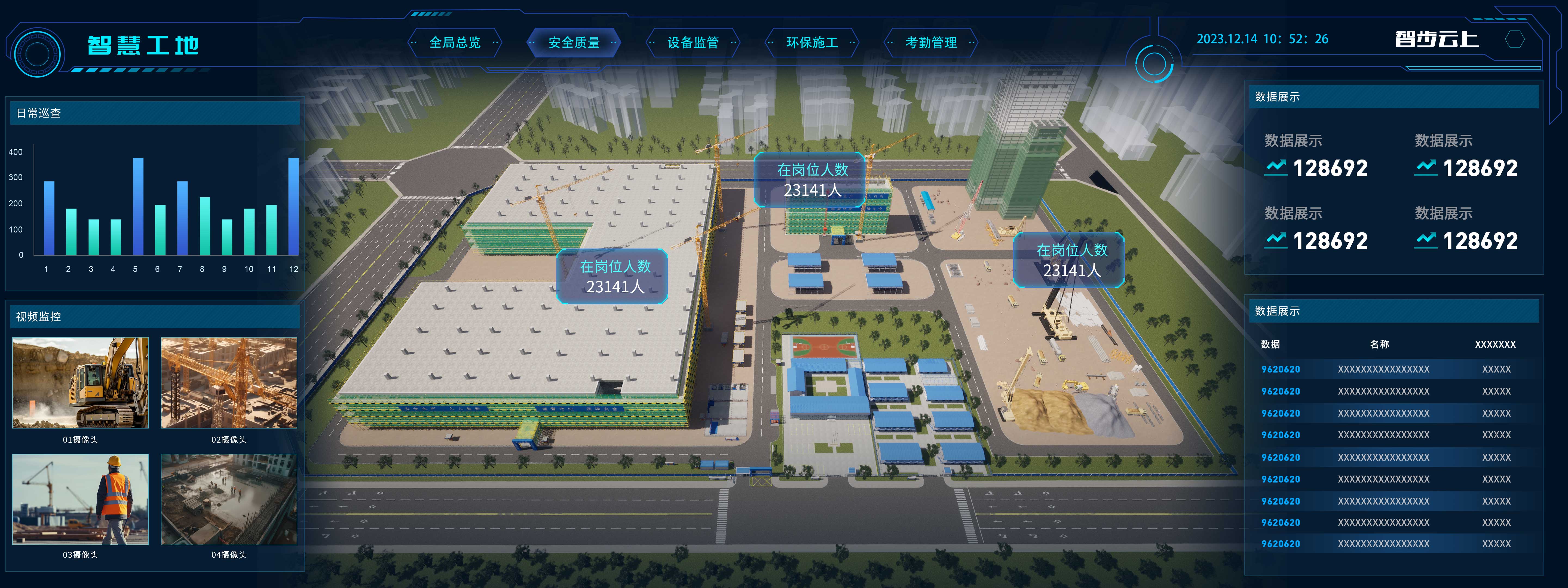Open the 设备监管 tab
The height and width of the screenshot is (588, 1568).
693,43
